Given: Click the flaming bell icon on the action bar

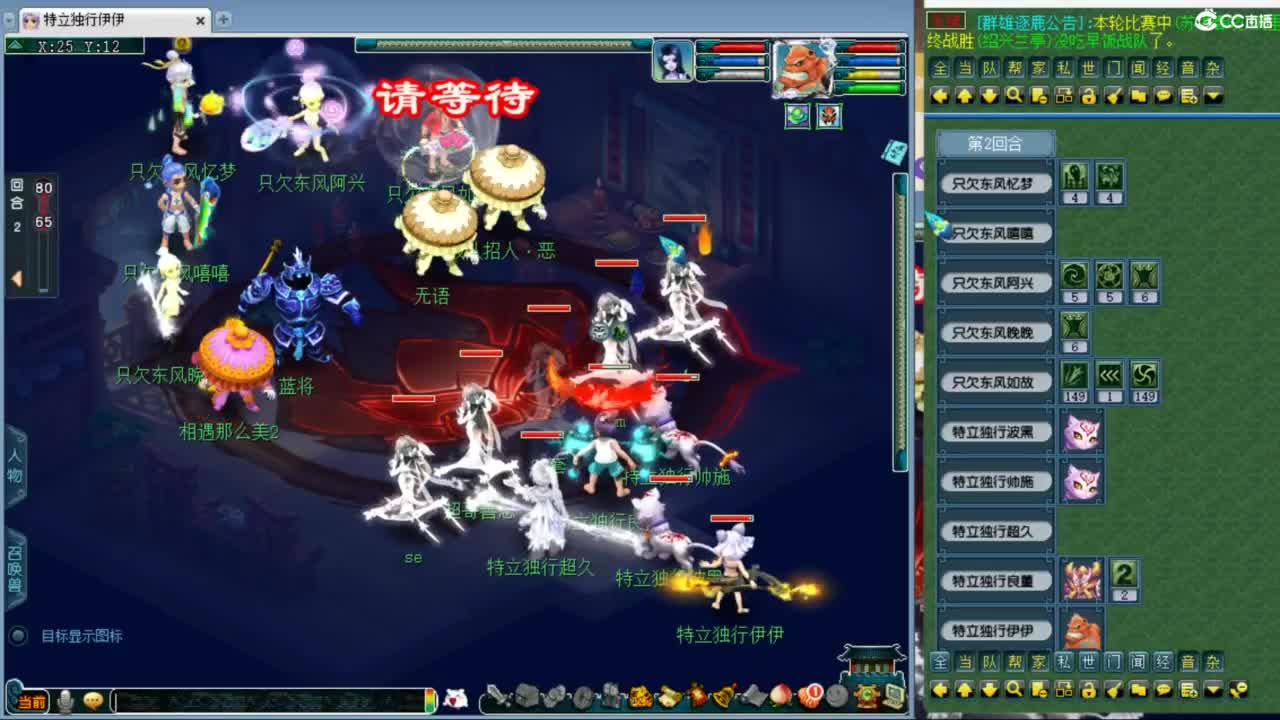Looking at the screenshot, I should click(722, 696).
